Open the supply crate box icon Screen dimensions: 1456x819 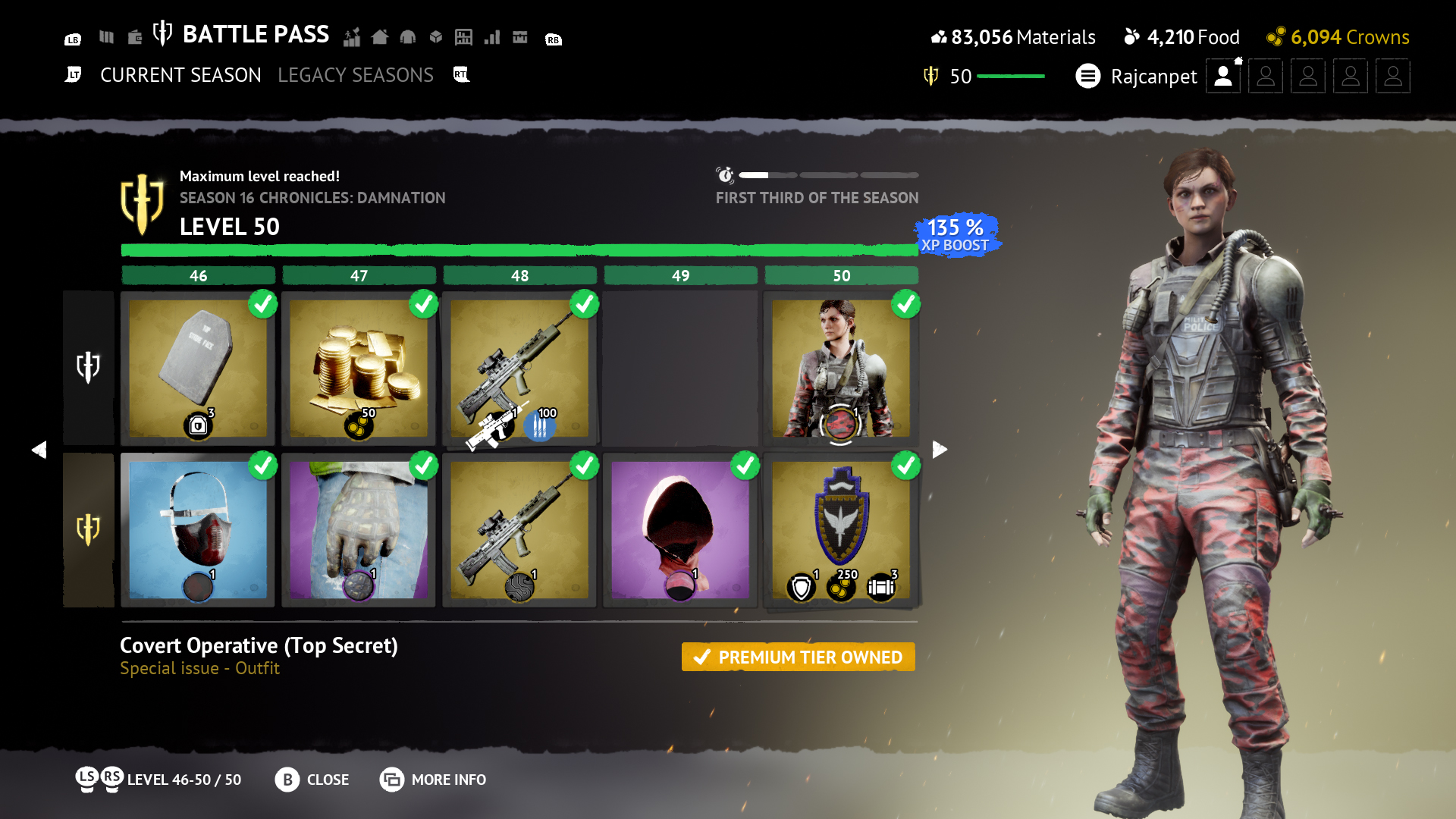tap(436, 36)
